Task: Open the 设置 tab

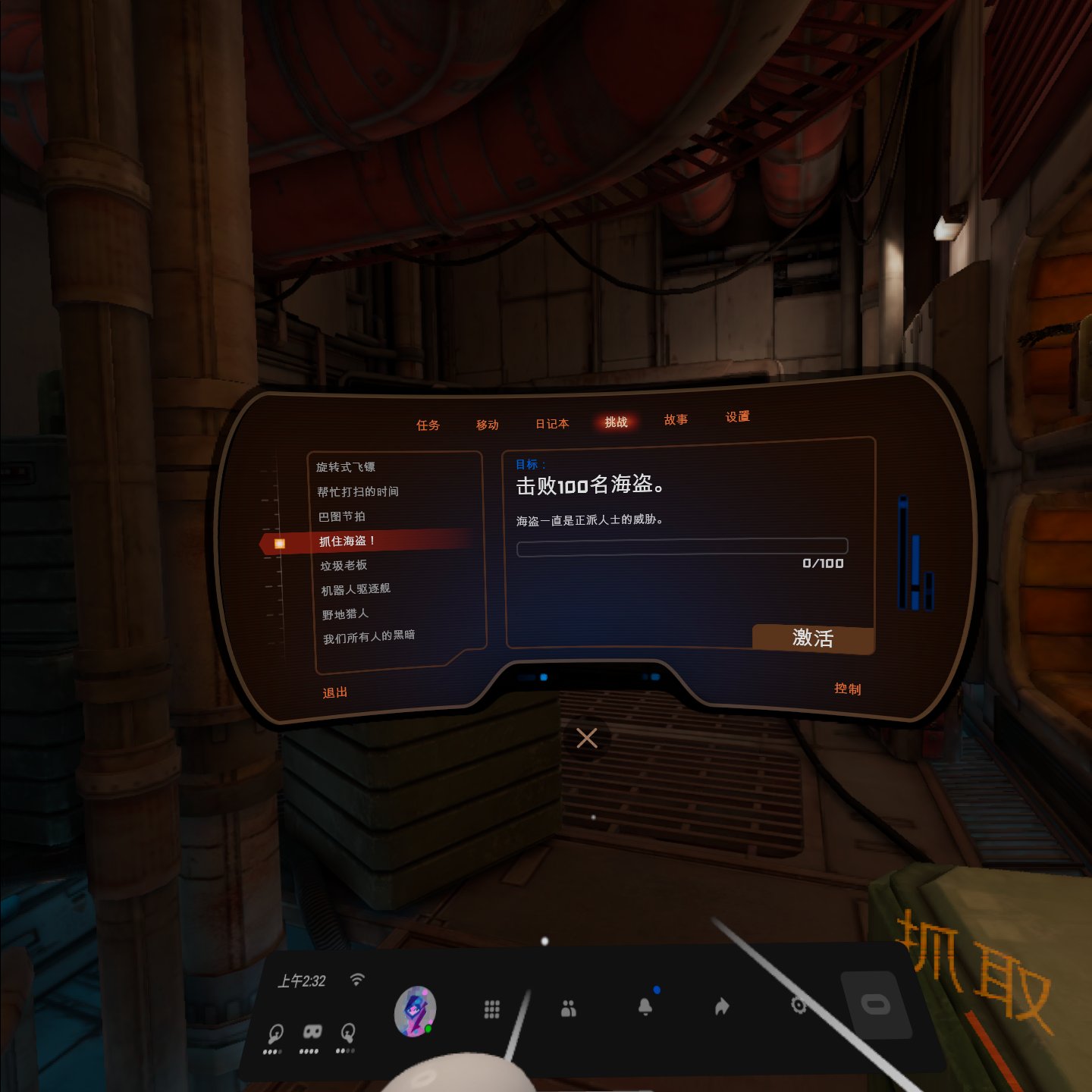Action: [x=737, y=417]
